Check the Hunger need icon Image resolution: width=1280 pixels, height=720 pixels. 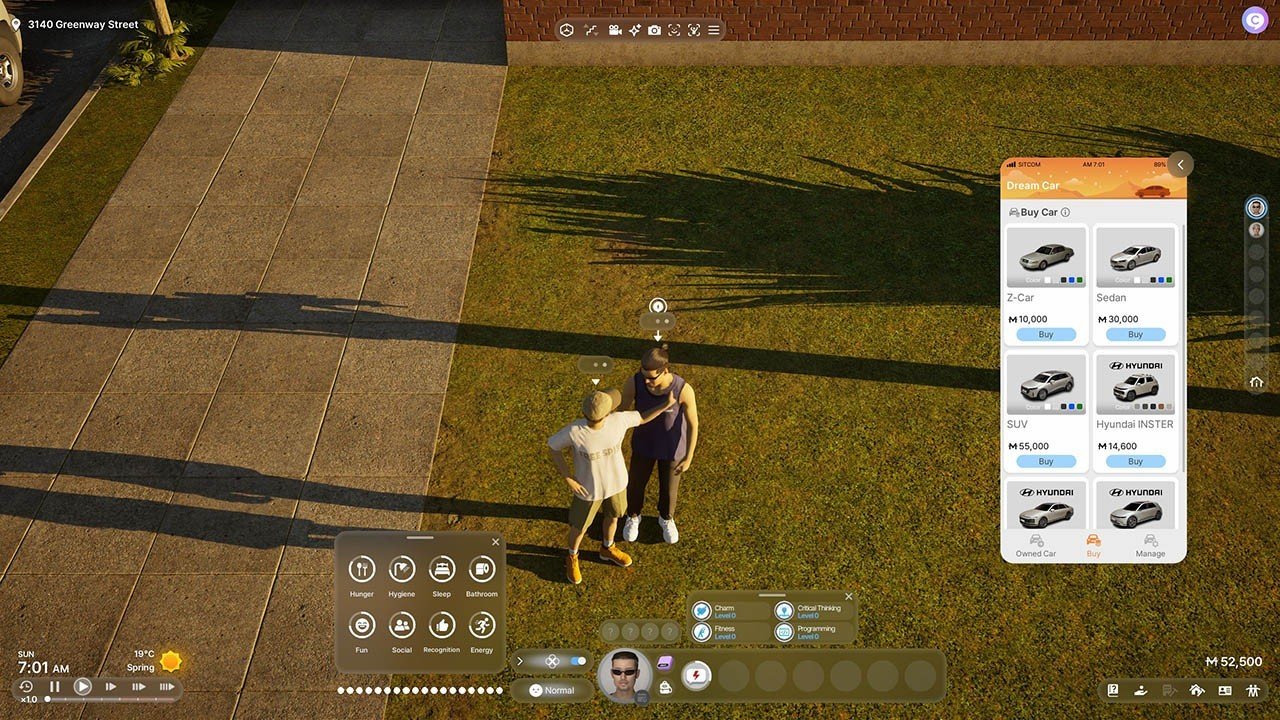pos(362,570)
